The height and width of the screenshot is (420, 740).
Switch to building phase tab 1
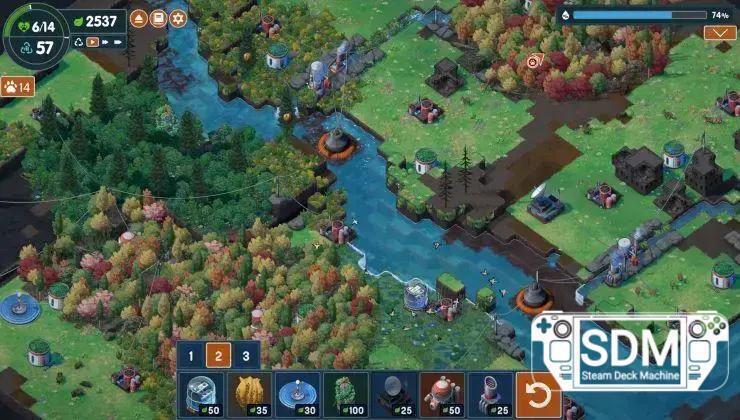[191, 355]
